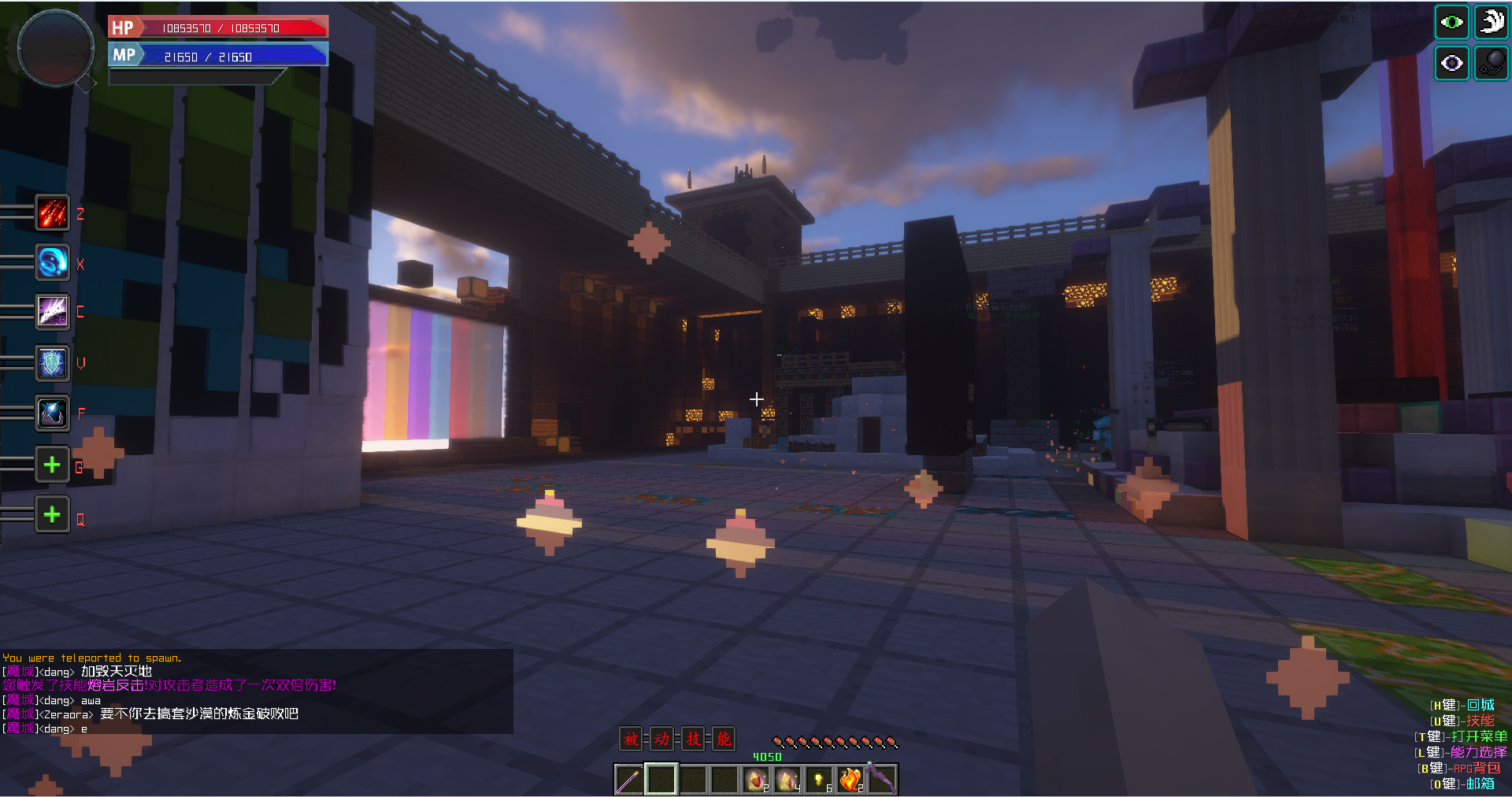
Task: Select the purple staff hotbar slot
Action: point(629,780)
